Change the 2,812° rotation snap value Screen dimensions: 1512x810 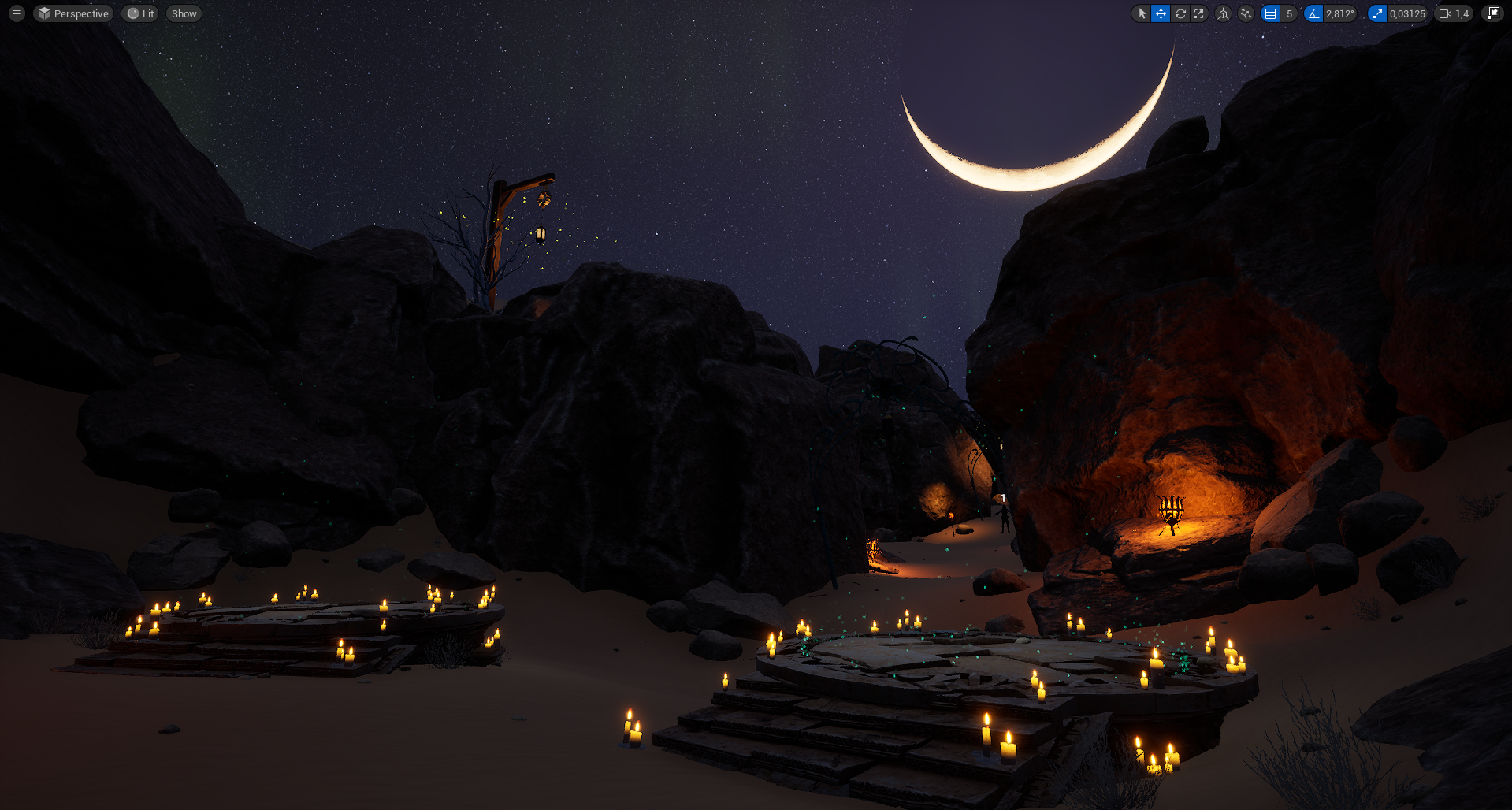click(1339, 13)
